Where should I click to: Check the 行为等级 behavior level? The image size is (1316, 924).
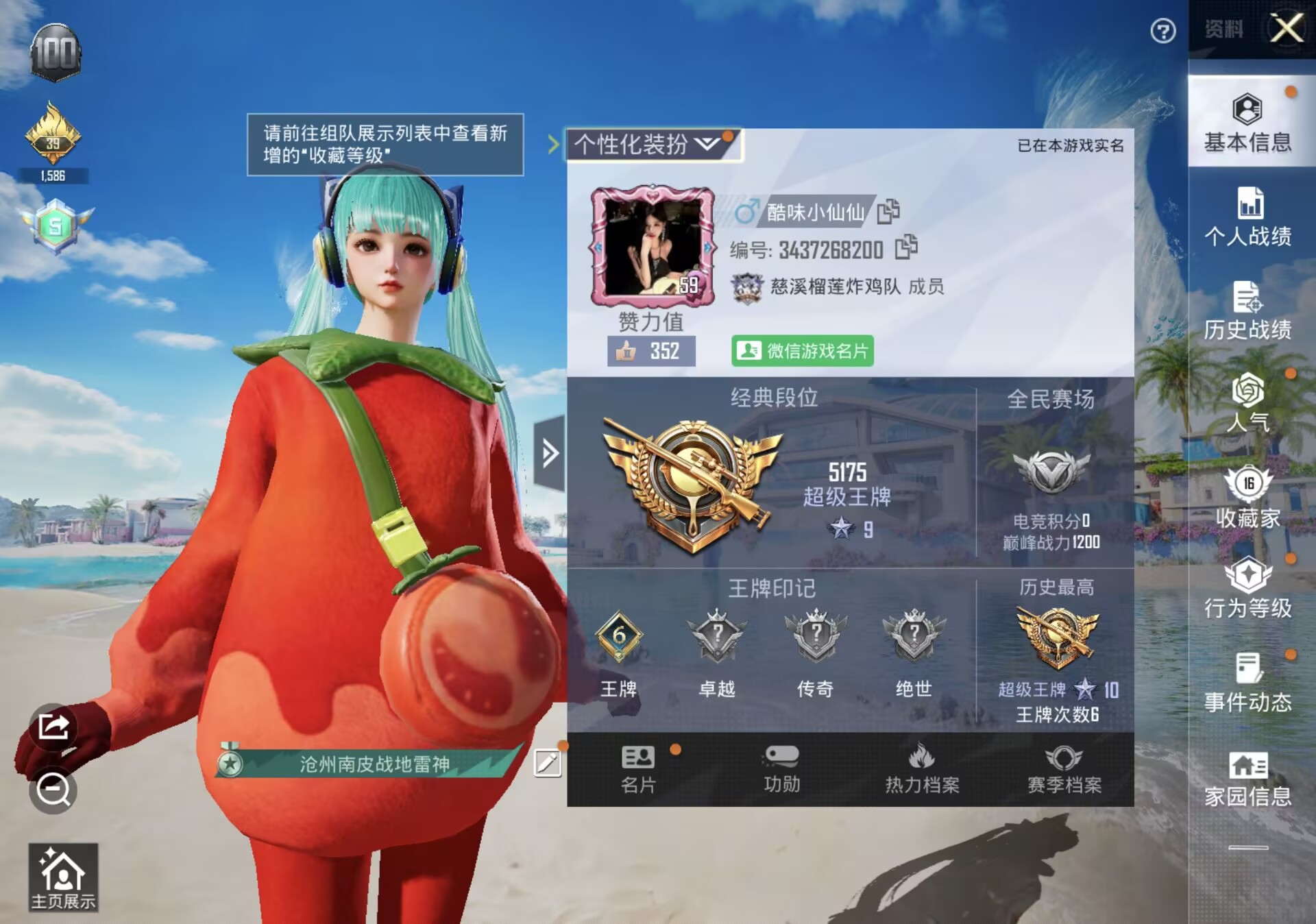coord(1249,593)
